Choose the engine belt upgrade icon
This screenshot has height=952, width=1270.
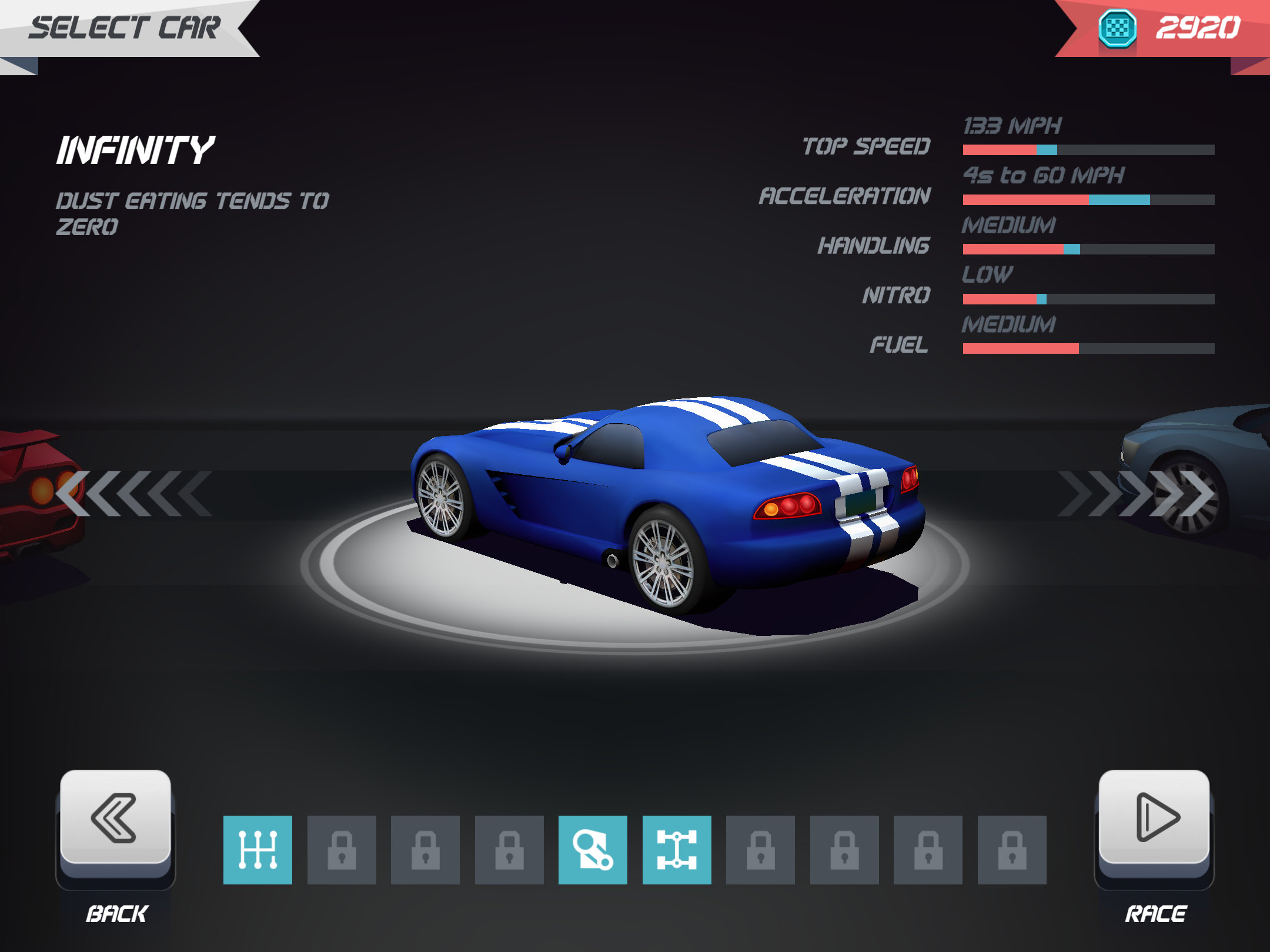[593, 850]
